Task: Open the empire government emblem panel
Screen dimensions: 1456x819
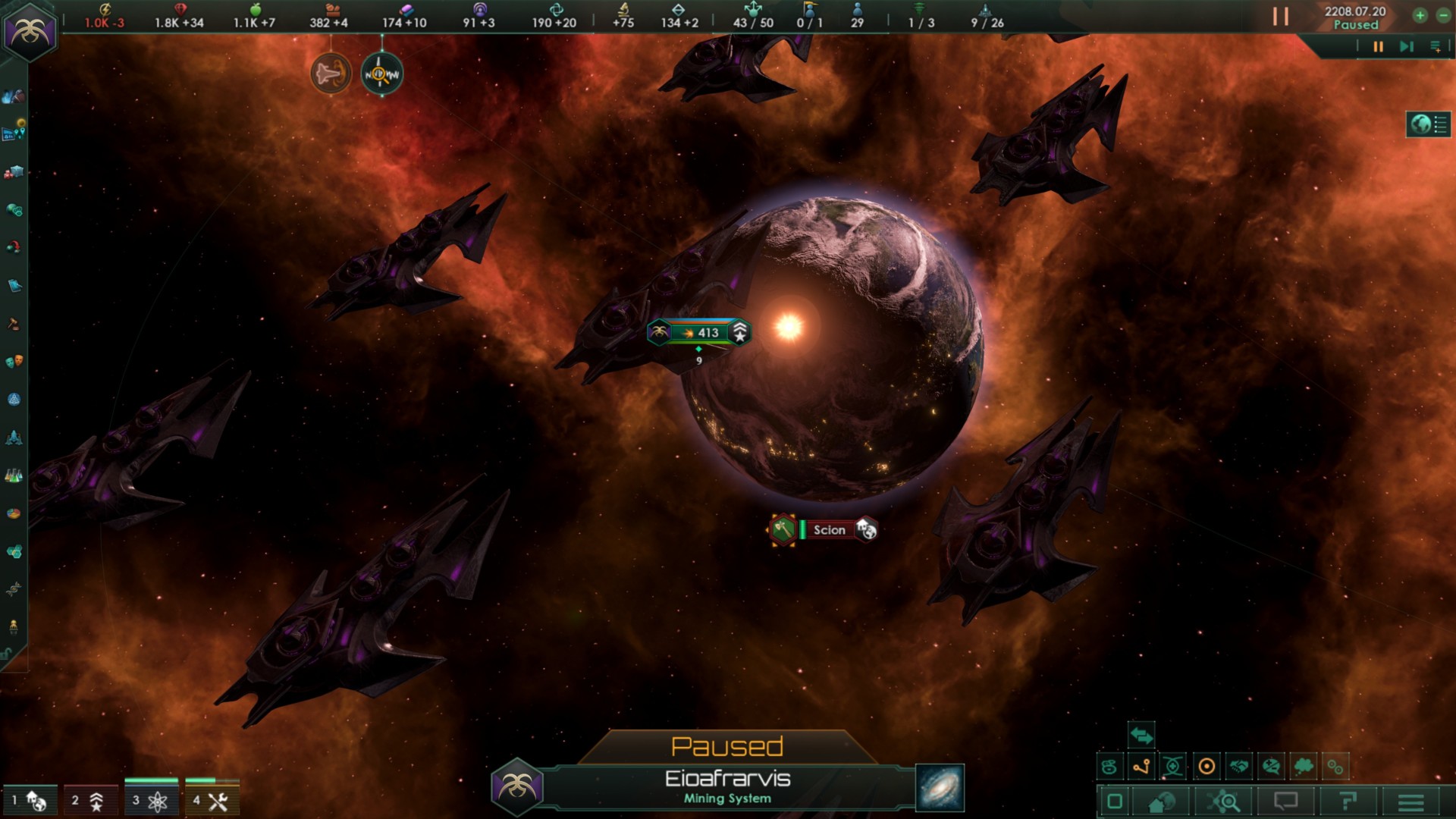Action: (30, 31)
